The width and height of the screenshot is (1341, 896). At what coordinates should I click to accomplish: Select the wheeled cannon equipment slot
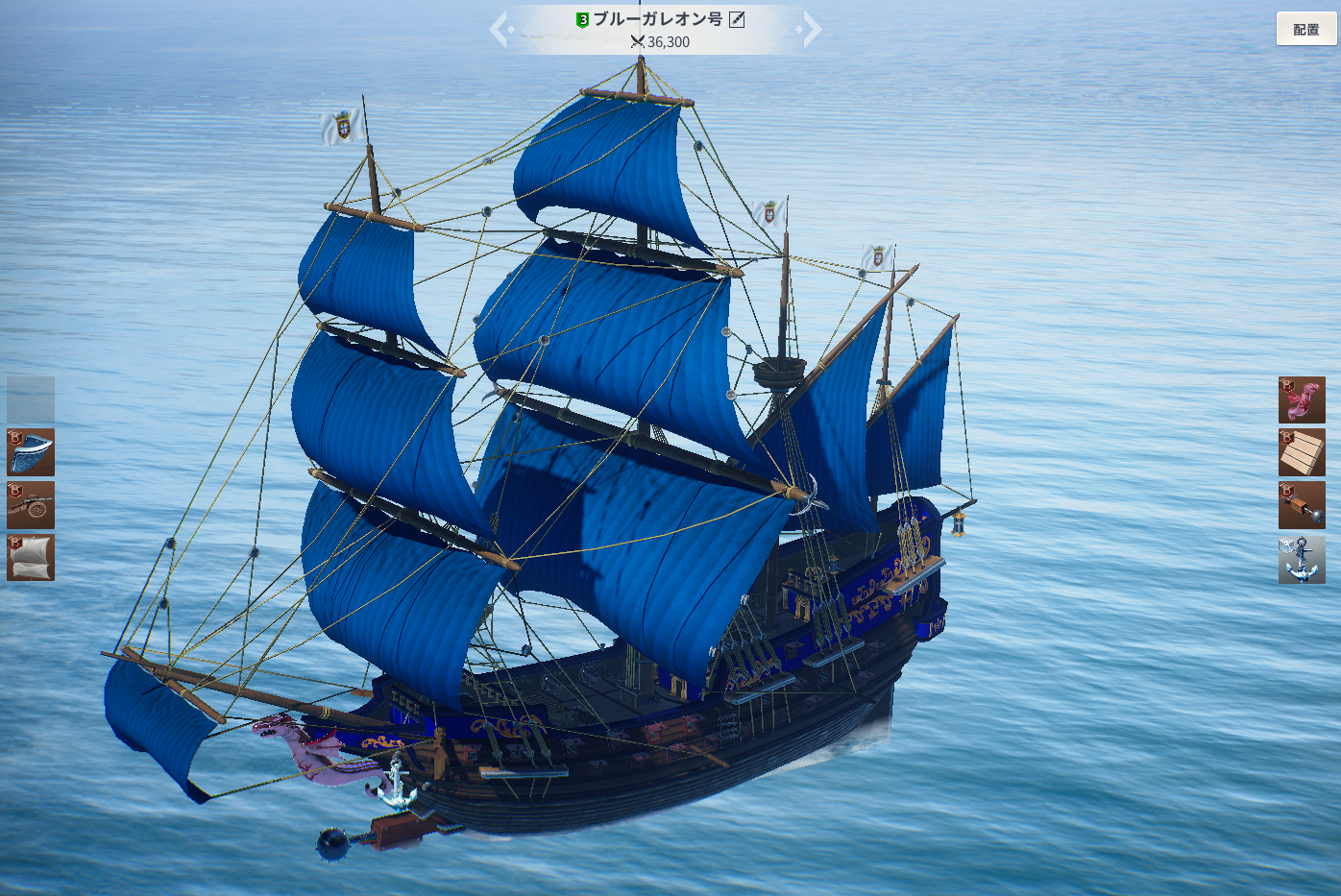31,505
